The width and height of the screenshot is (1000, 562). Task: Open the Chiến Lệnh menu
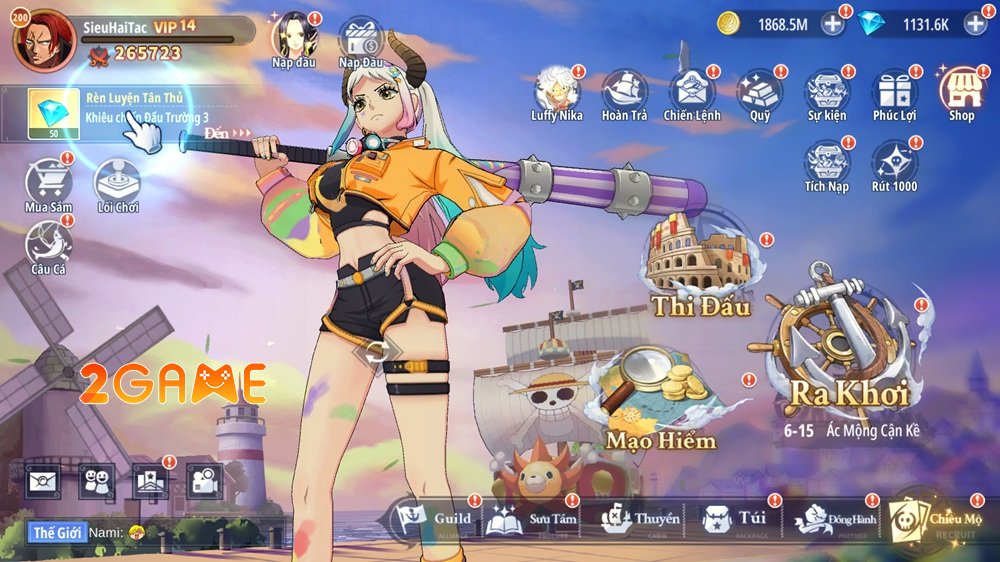[691, 91]
